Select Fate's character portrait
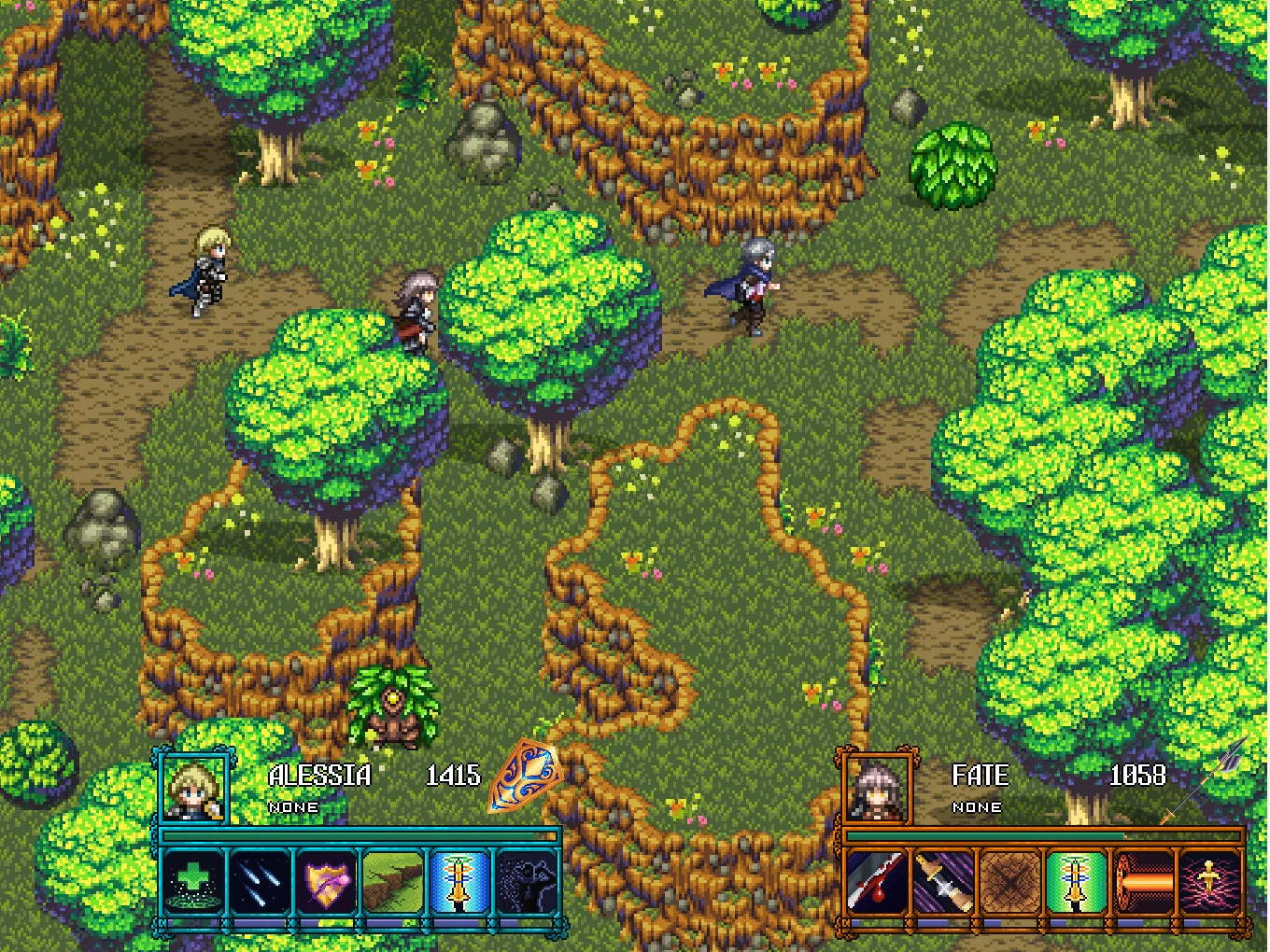The image size is (1270, 952). [878, 787]
